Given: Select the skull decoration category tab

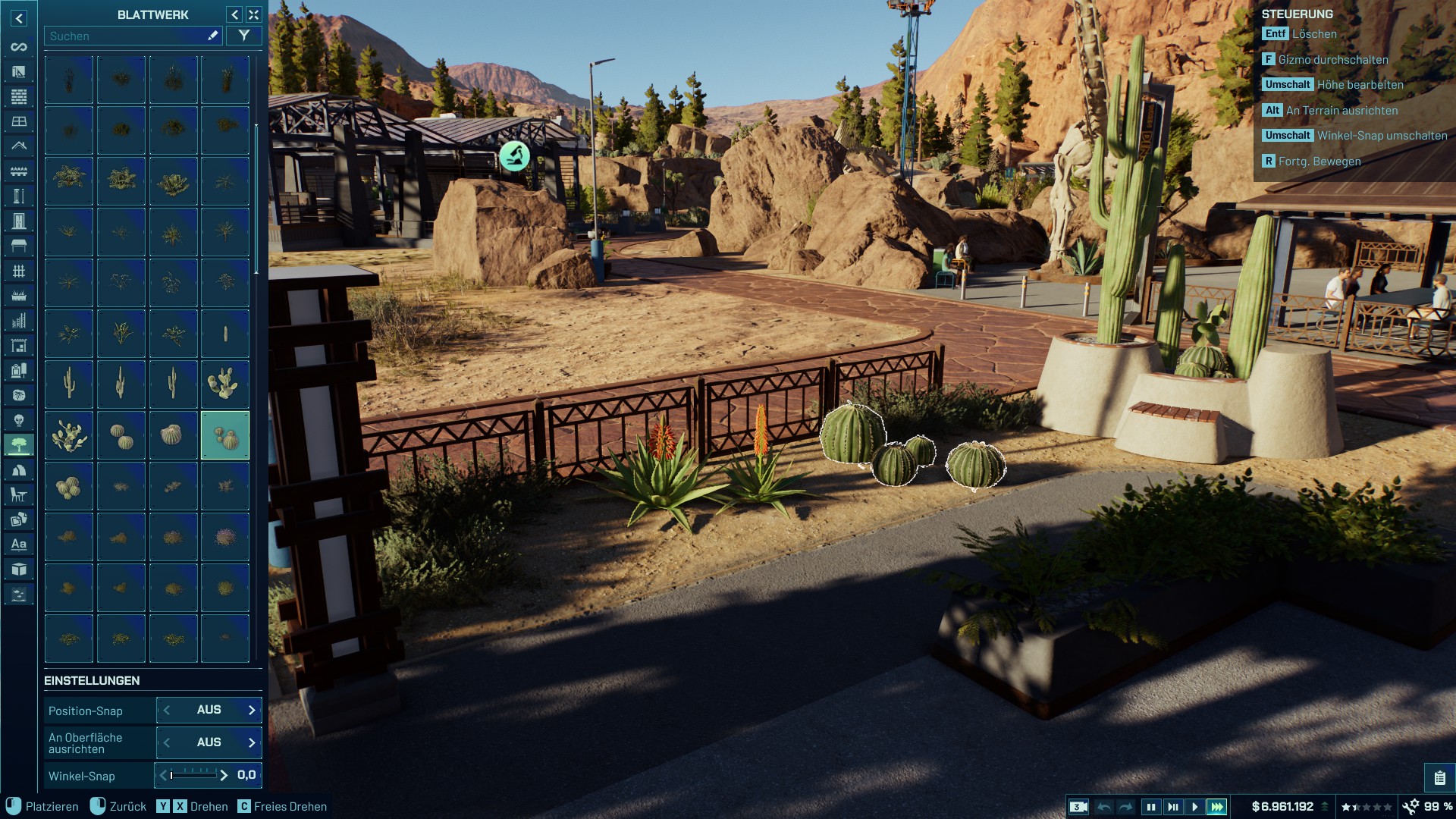Looking at the screenshot, I should [x=19, y=420].
